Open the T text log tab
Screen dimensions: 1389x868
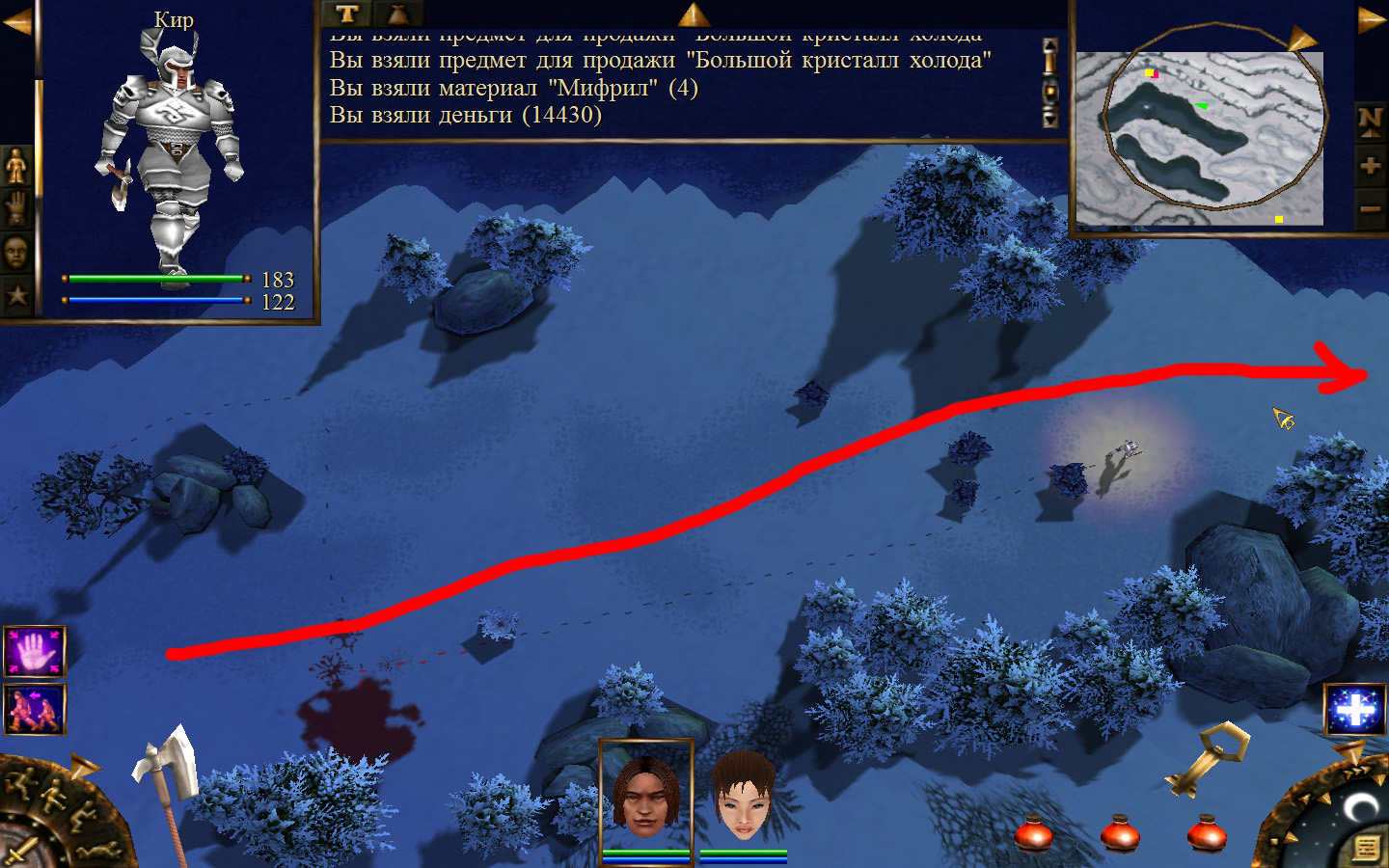pos(346,14)
